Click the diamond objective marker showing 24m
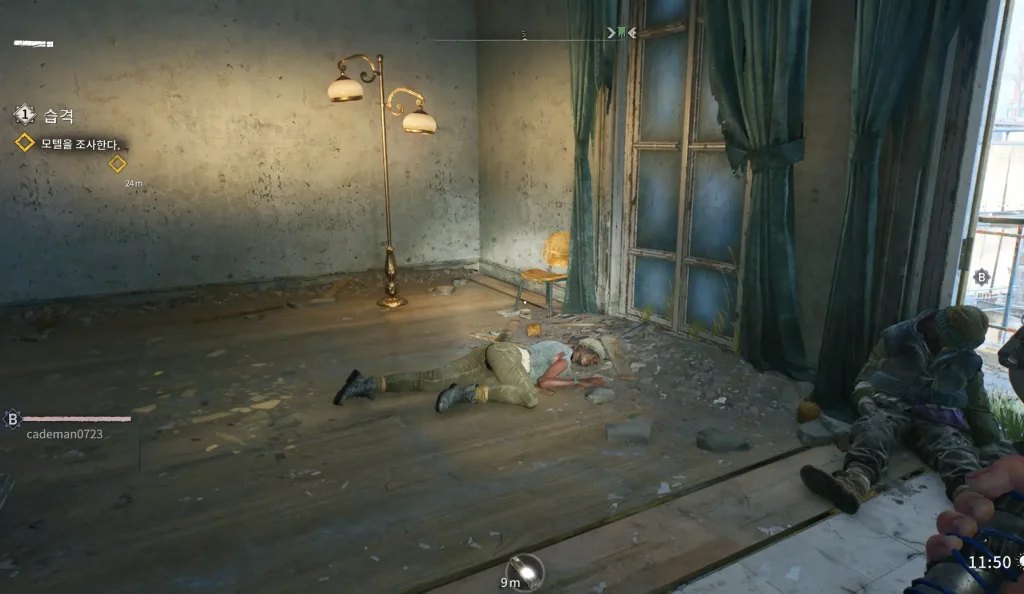Viewport: 1024px width, 594px height. [x=118, y=164]
